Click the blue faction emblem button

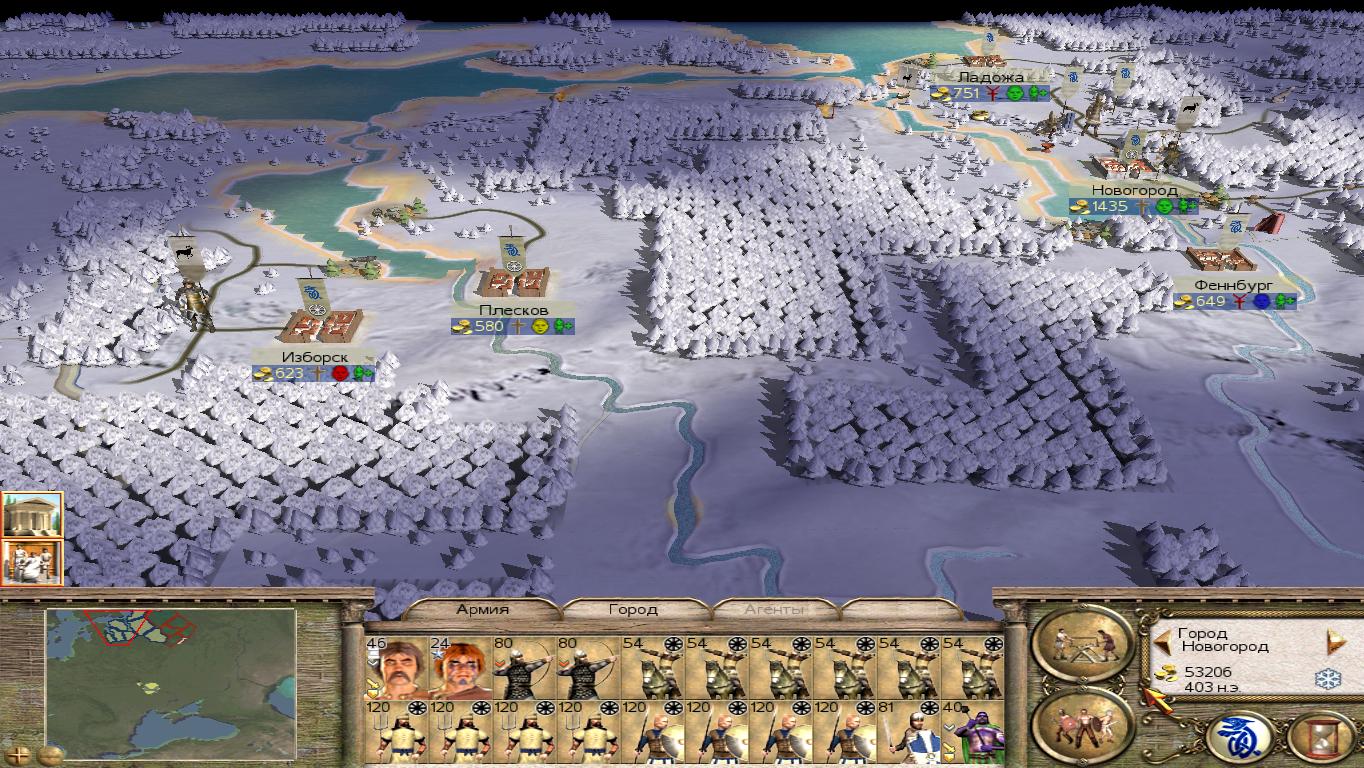[x=1239, y=737]
